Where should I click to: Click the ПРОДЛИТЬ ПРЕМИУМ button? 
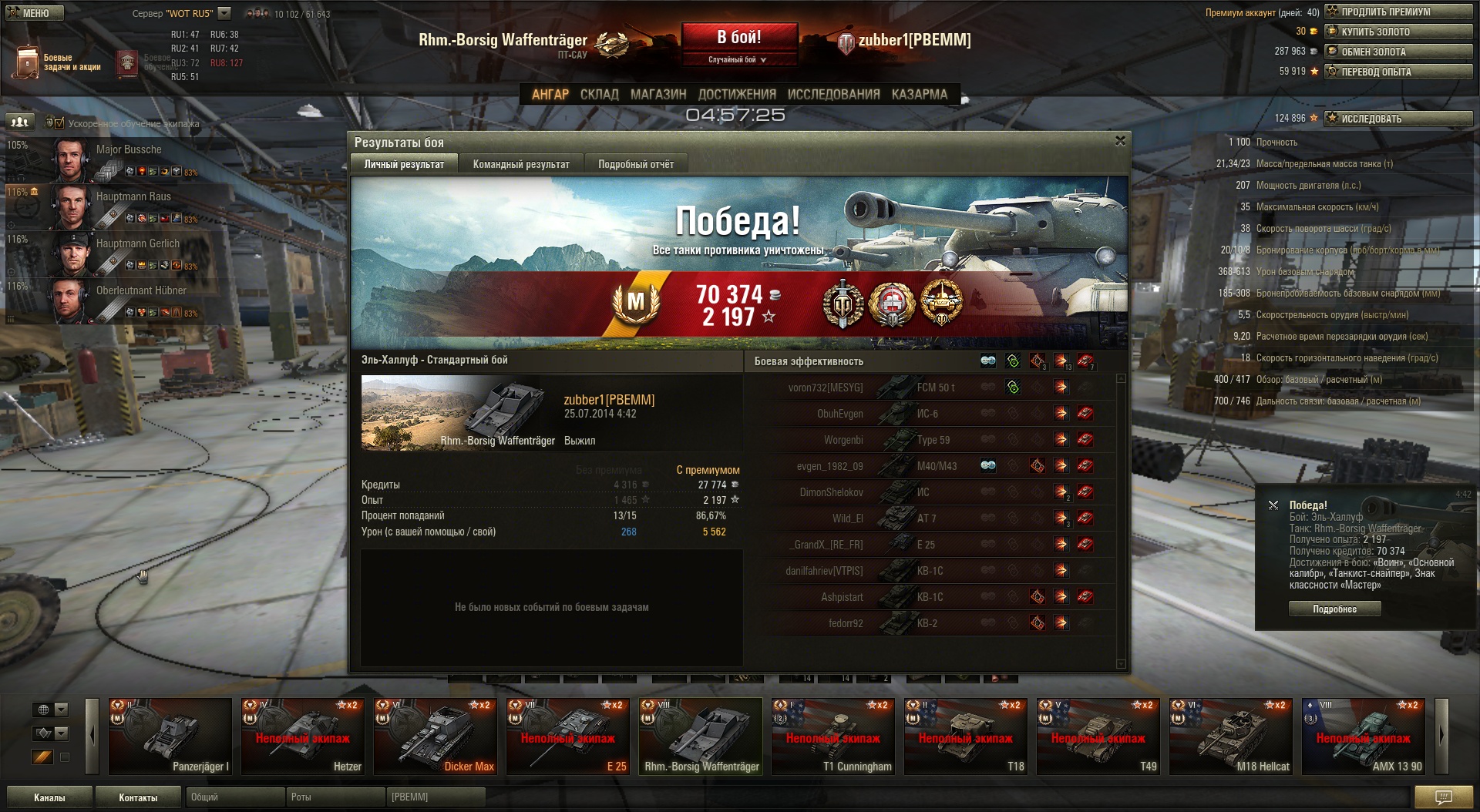(1398, 12)
